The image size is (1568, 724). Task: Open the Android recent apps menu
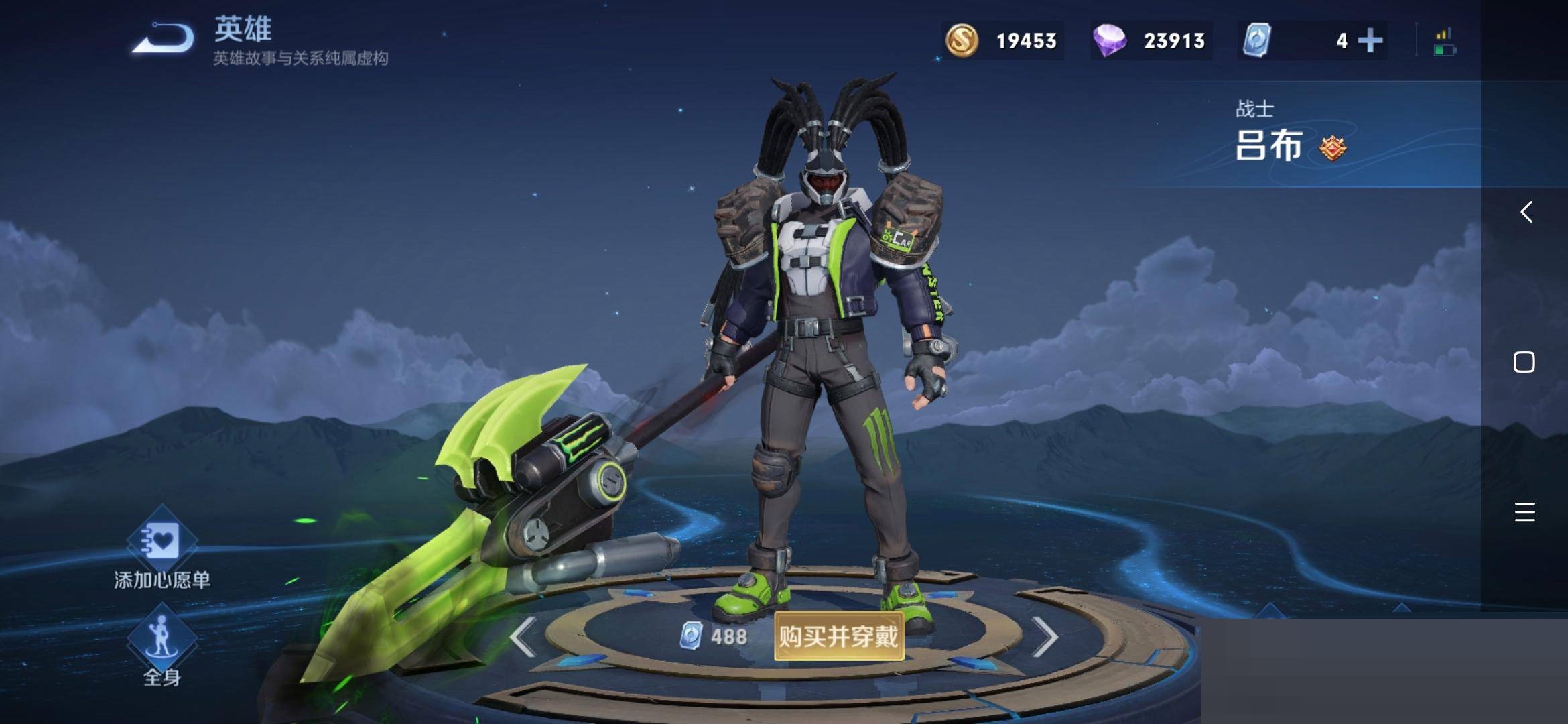click(x=1524, y=512)
